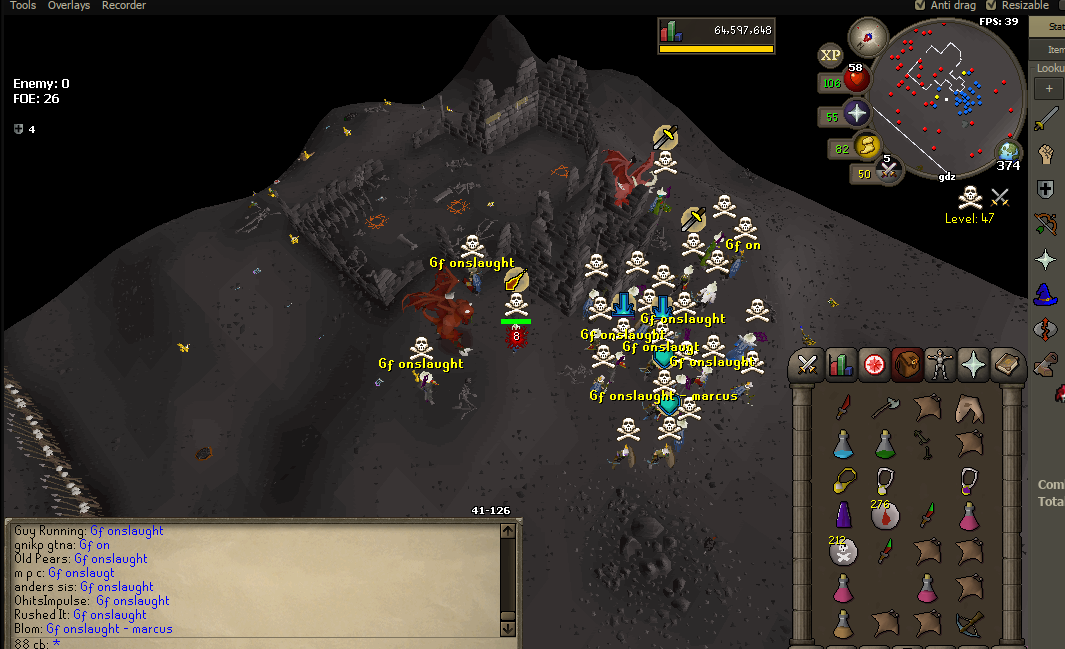Image resolution: width=1065 pixels, height=649 pixels.
Task: Activate the special attack orb
Action: pos(886,171)
